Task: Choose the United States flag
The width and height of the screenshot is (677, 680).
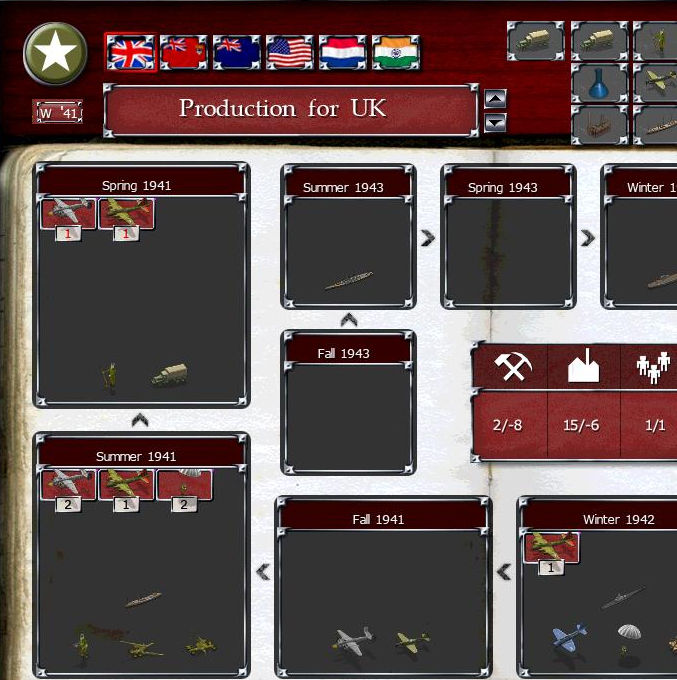Action: pyautogui.click(x=290, y=52)
